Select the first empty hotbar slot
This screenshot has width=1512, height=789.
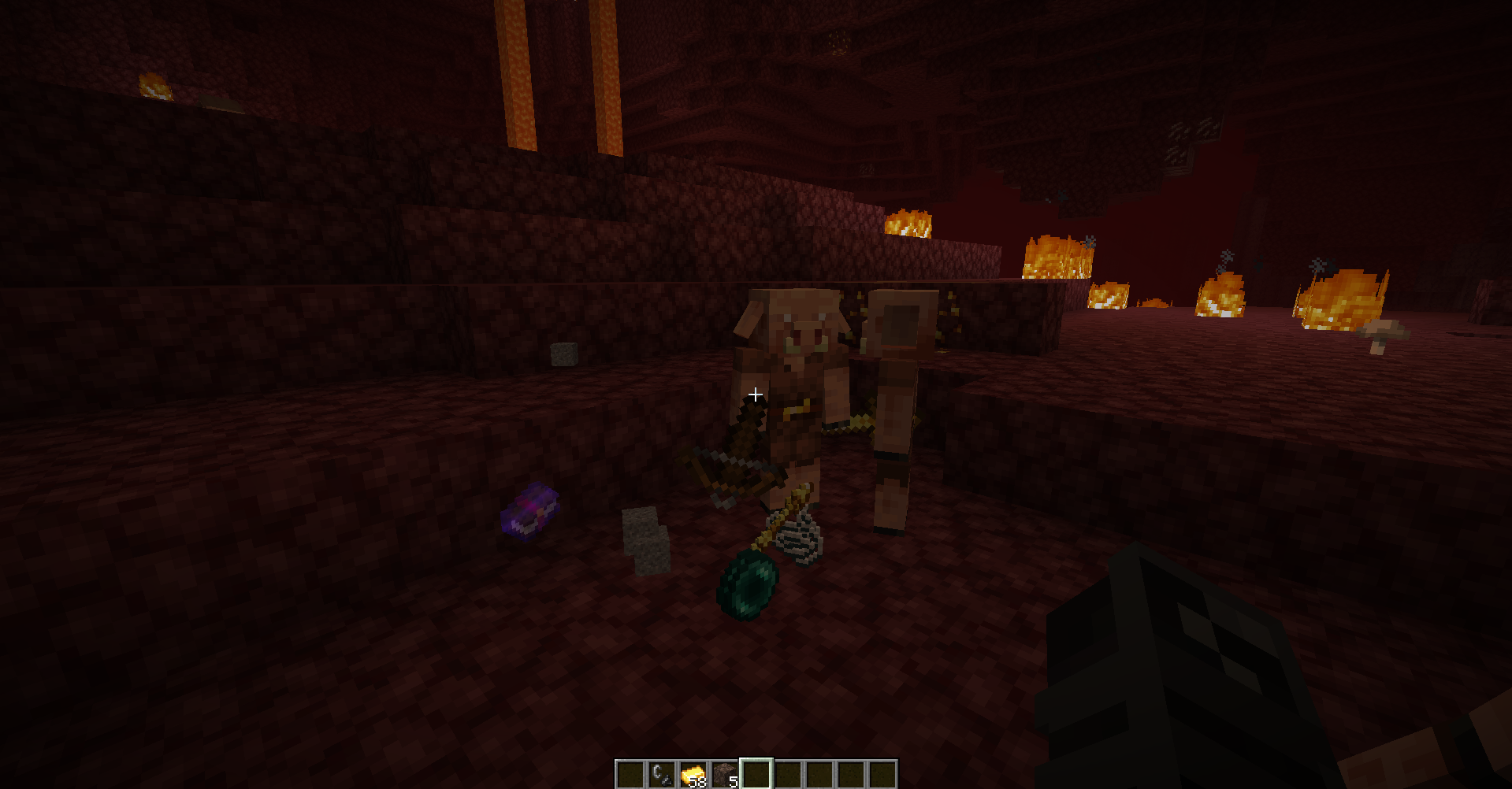pos(630,772)
